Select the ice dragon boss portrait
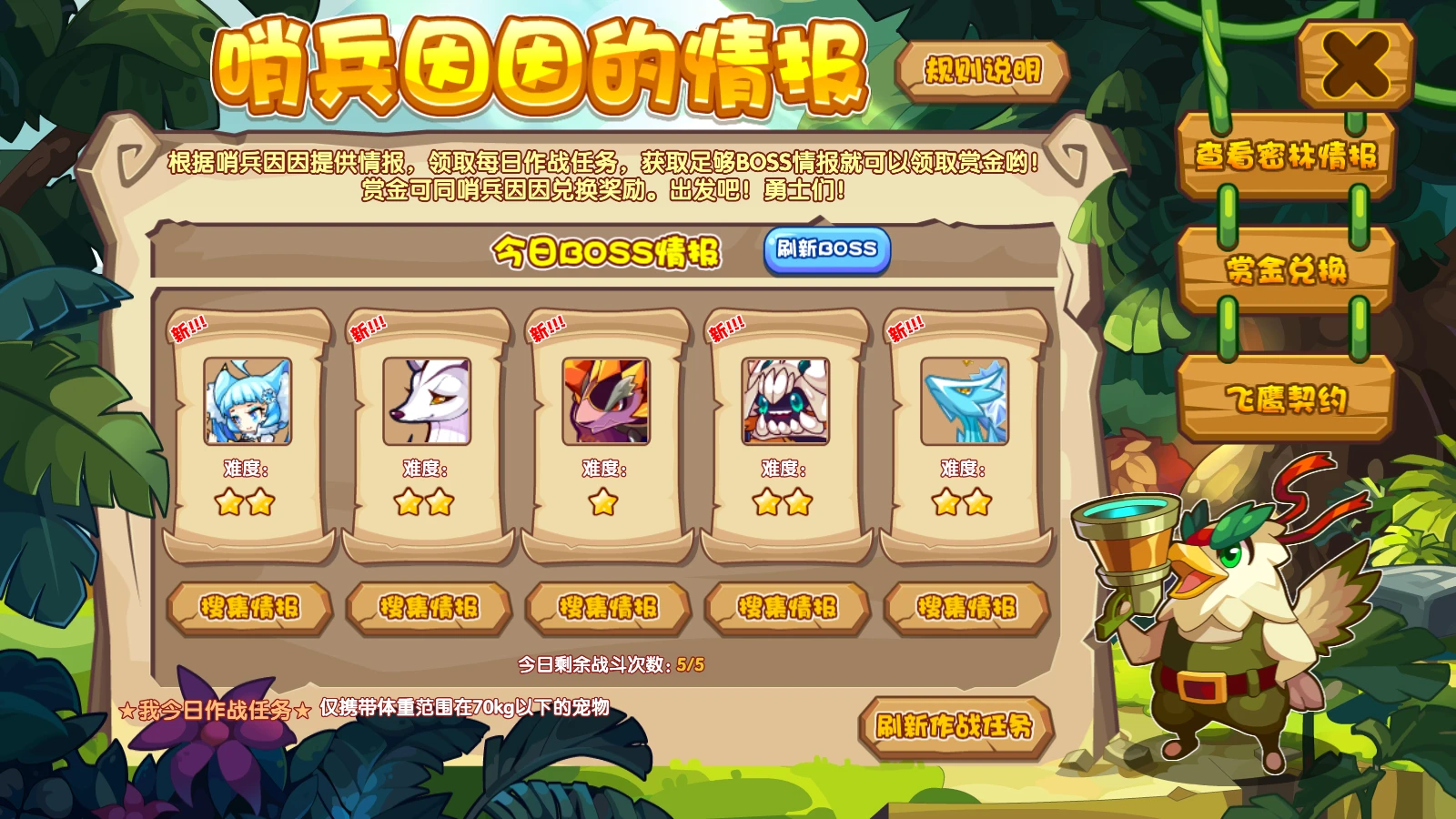Image resolution: width=1456 pixels, height=819 pixels. coord(965,402)
